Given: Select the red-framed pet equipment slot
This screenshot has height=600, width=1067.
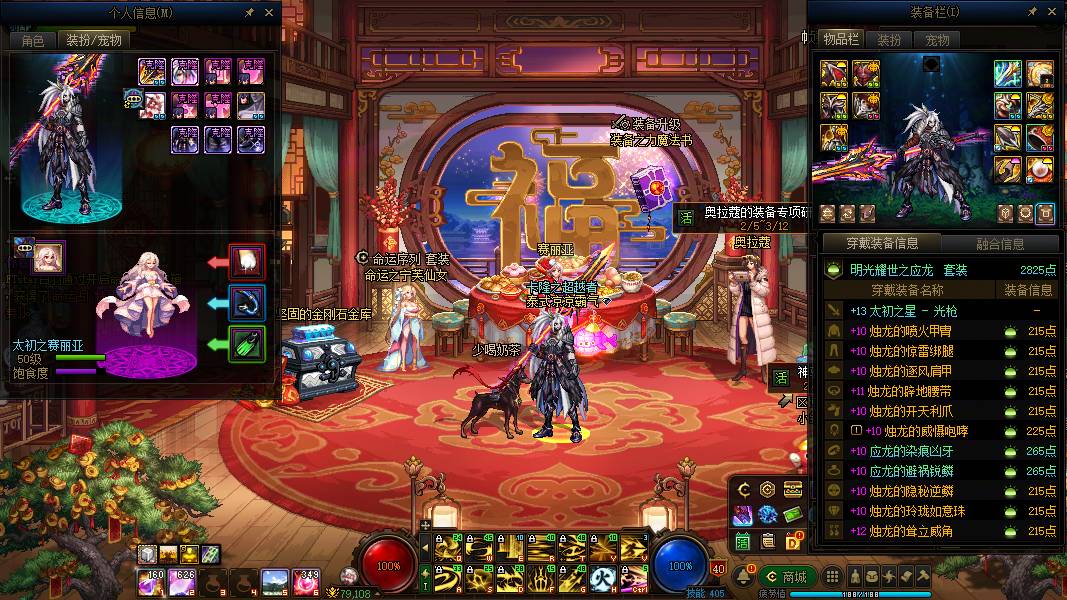Looking at the screenshot, I should coord(246,261).
